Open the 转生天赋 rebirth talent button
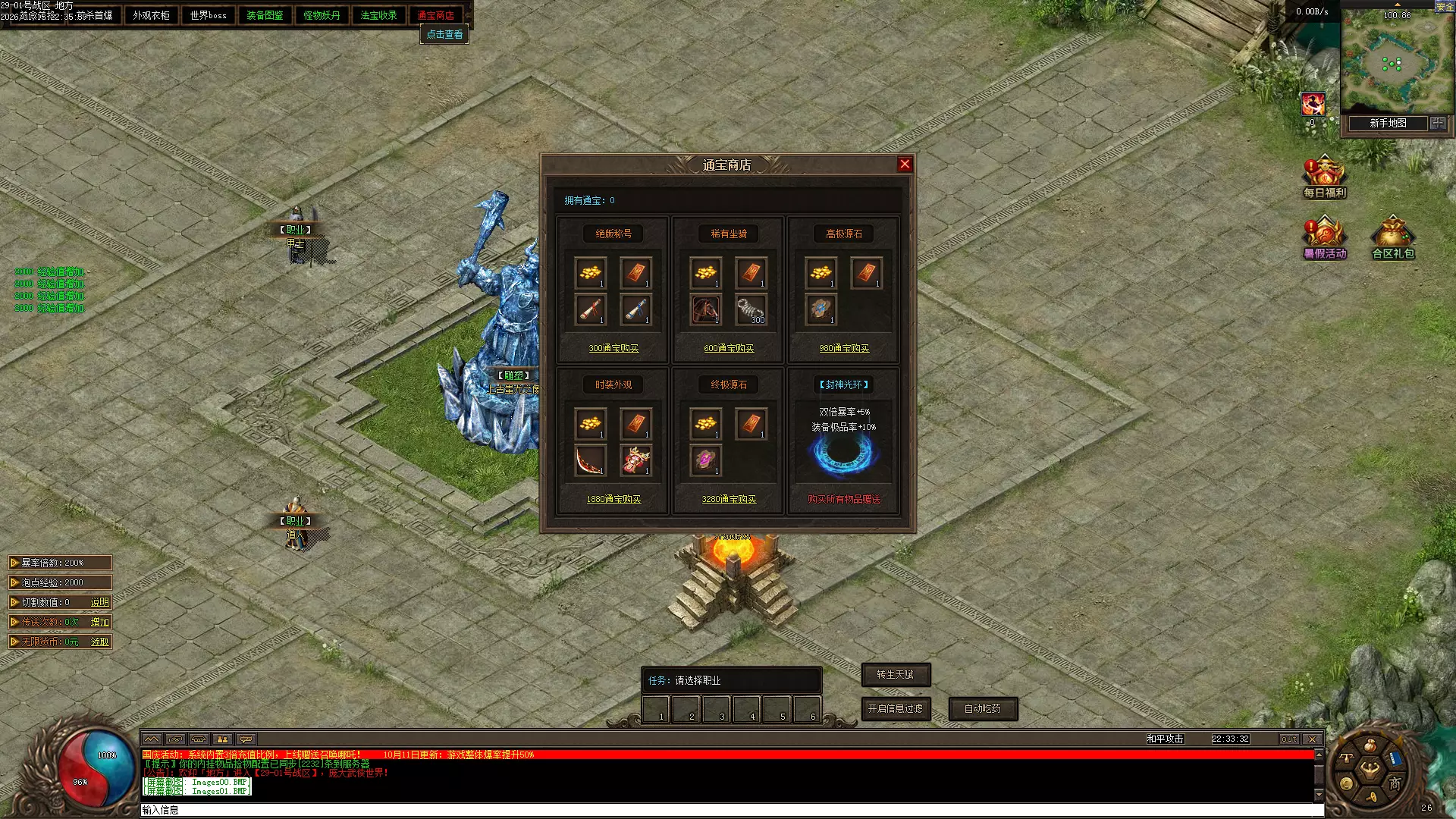1456x819 pixels. coord(895,674)
